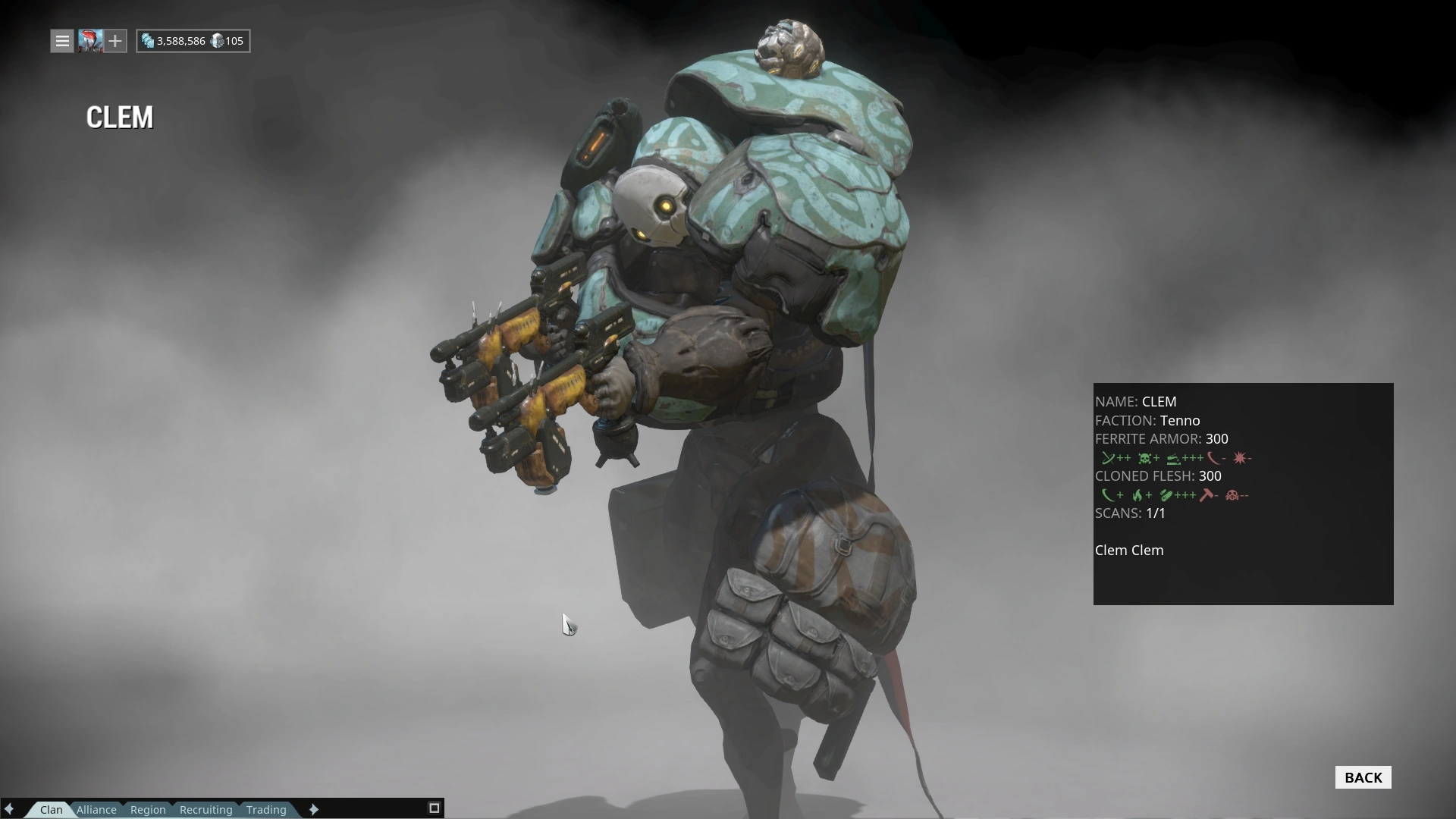This screenshot has width=1456, height=819.
Task: Go back with the BACK button
Action: coord(1363,777)
